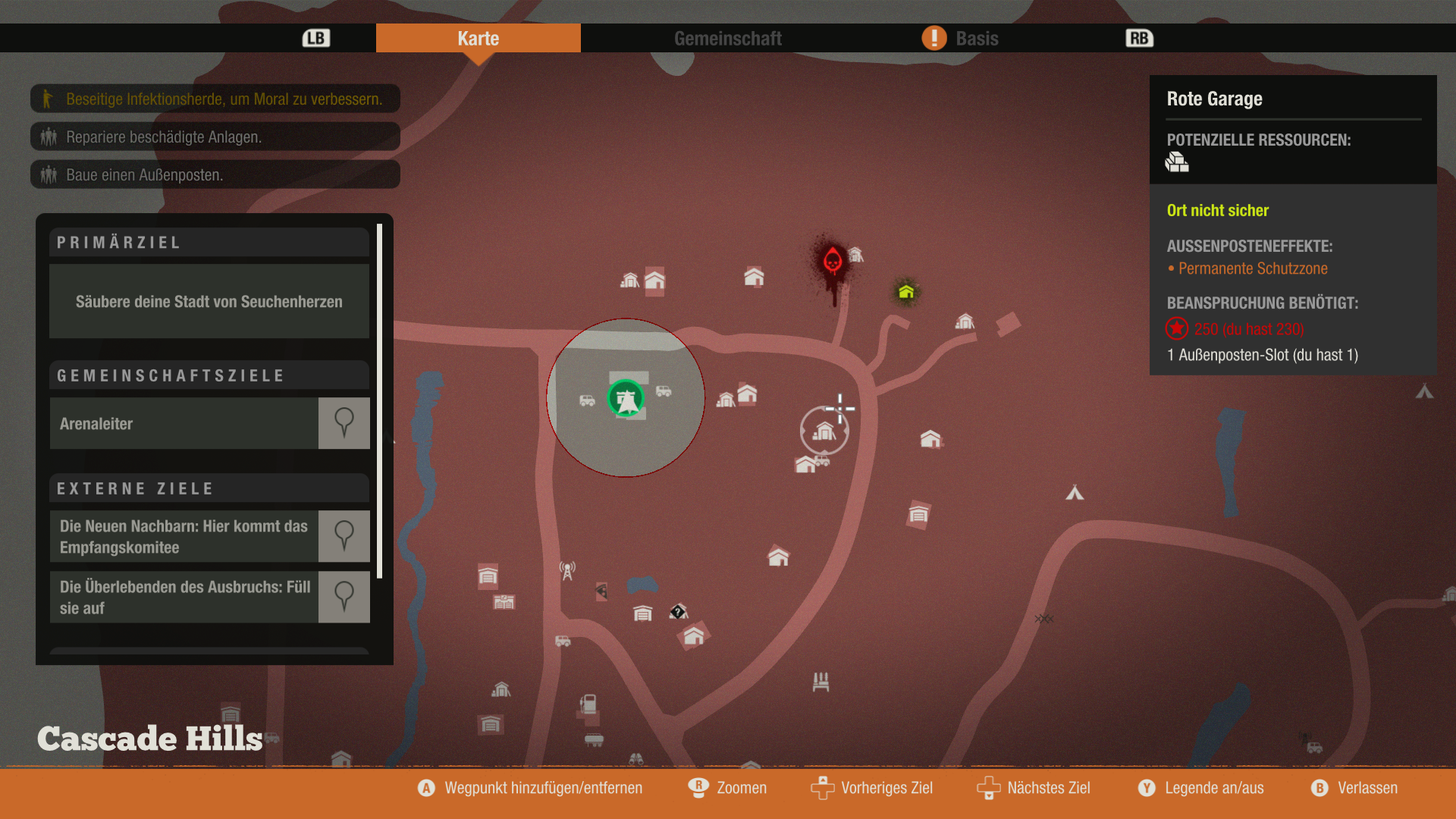Switch to the Karte tab
The width and height of the screenshot is (1456, 819).
coord(478,39)
